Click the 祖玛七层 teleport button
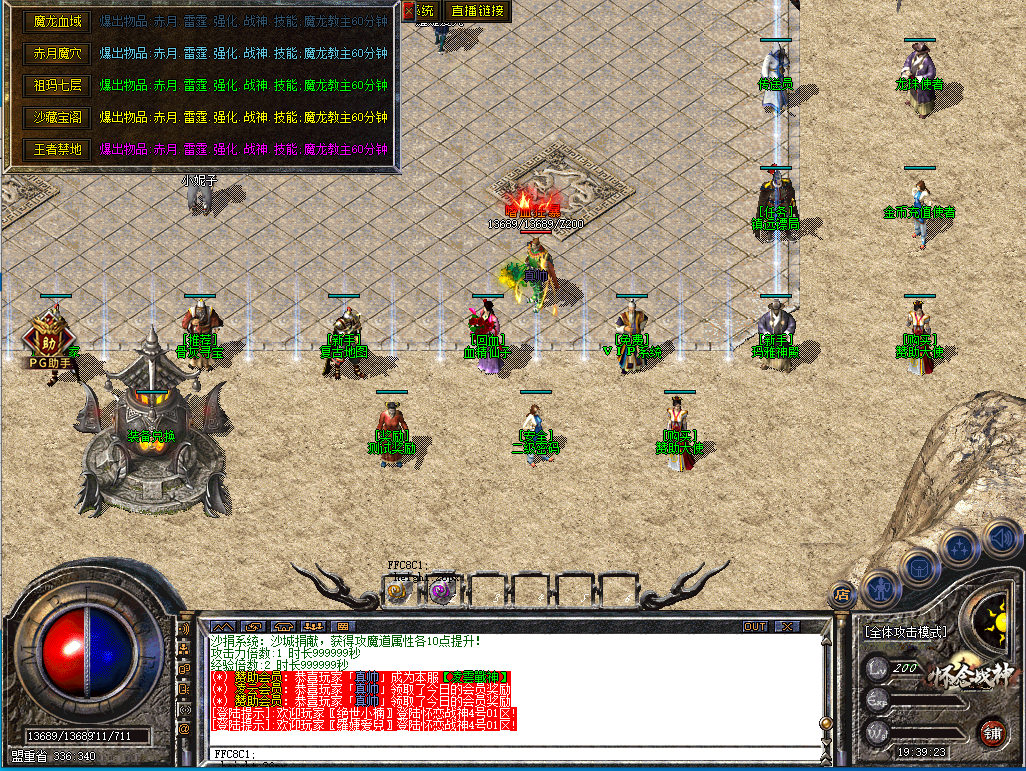 click(57, 85)
